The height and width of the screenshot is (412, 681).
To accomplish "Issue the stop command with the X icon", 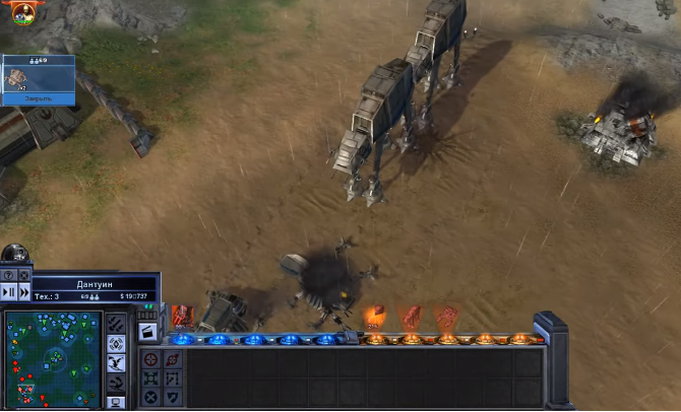I will coord(150,397).
